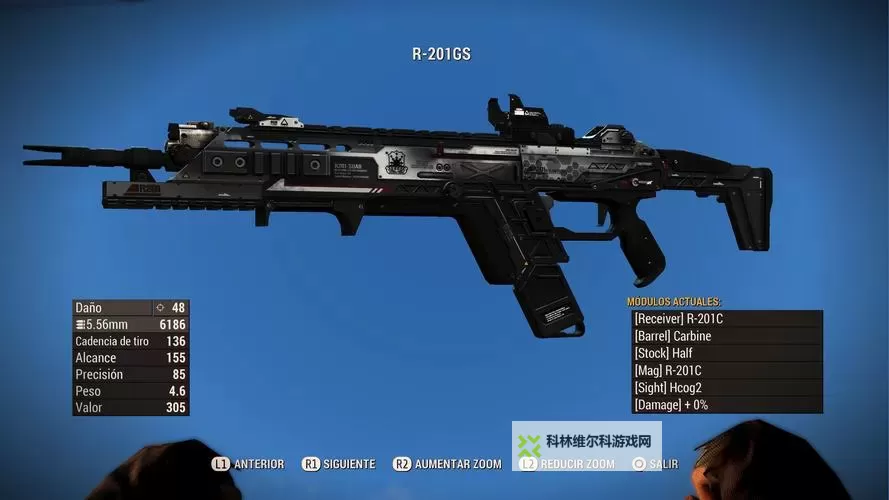This screenshot has width=889, height=500.
Task: Highlight the [Stock] Half module row
Action: click(727, 353)
